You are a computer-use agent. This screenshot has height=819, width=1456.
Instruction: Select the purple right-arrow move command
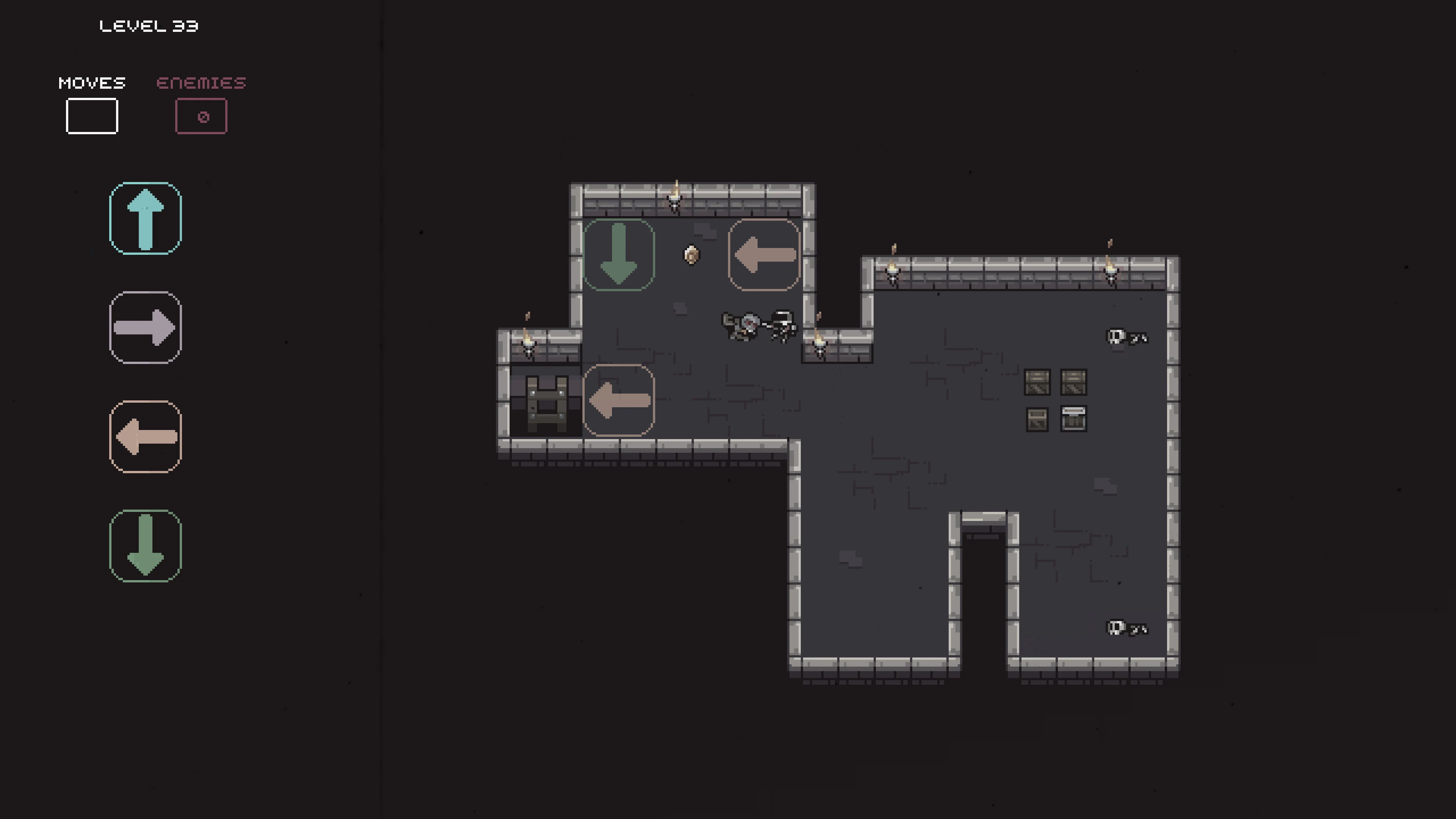(x=145, y=328)
